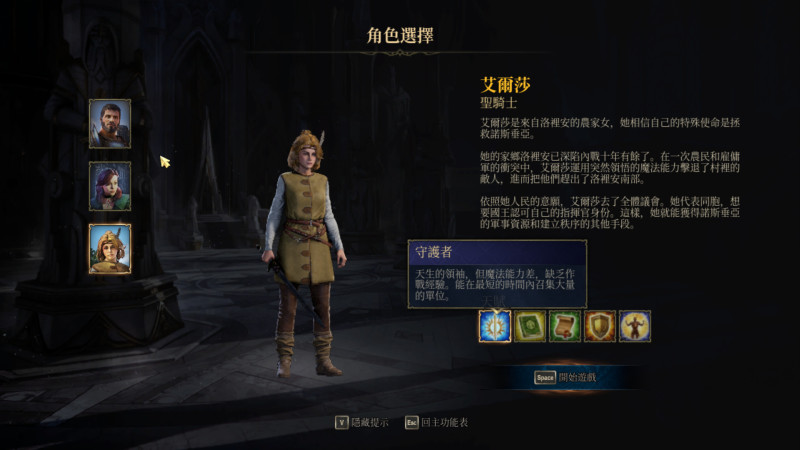Pick Elsa's blonde winged-helmet portrait

tap(109, 248)
